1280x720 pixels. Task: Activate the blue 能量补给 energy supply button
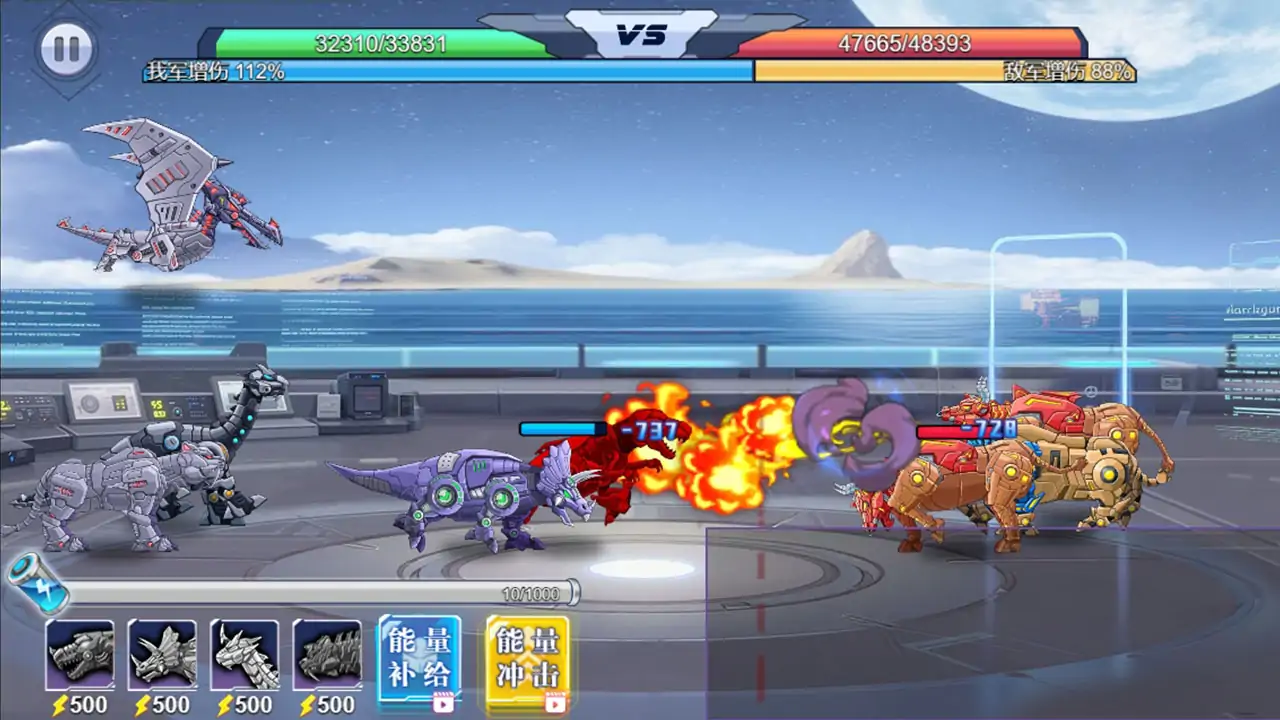coord(420,658)
